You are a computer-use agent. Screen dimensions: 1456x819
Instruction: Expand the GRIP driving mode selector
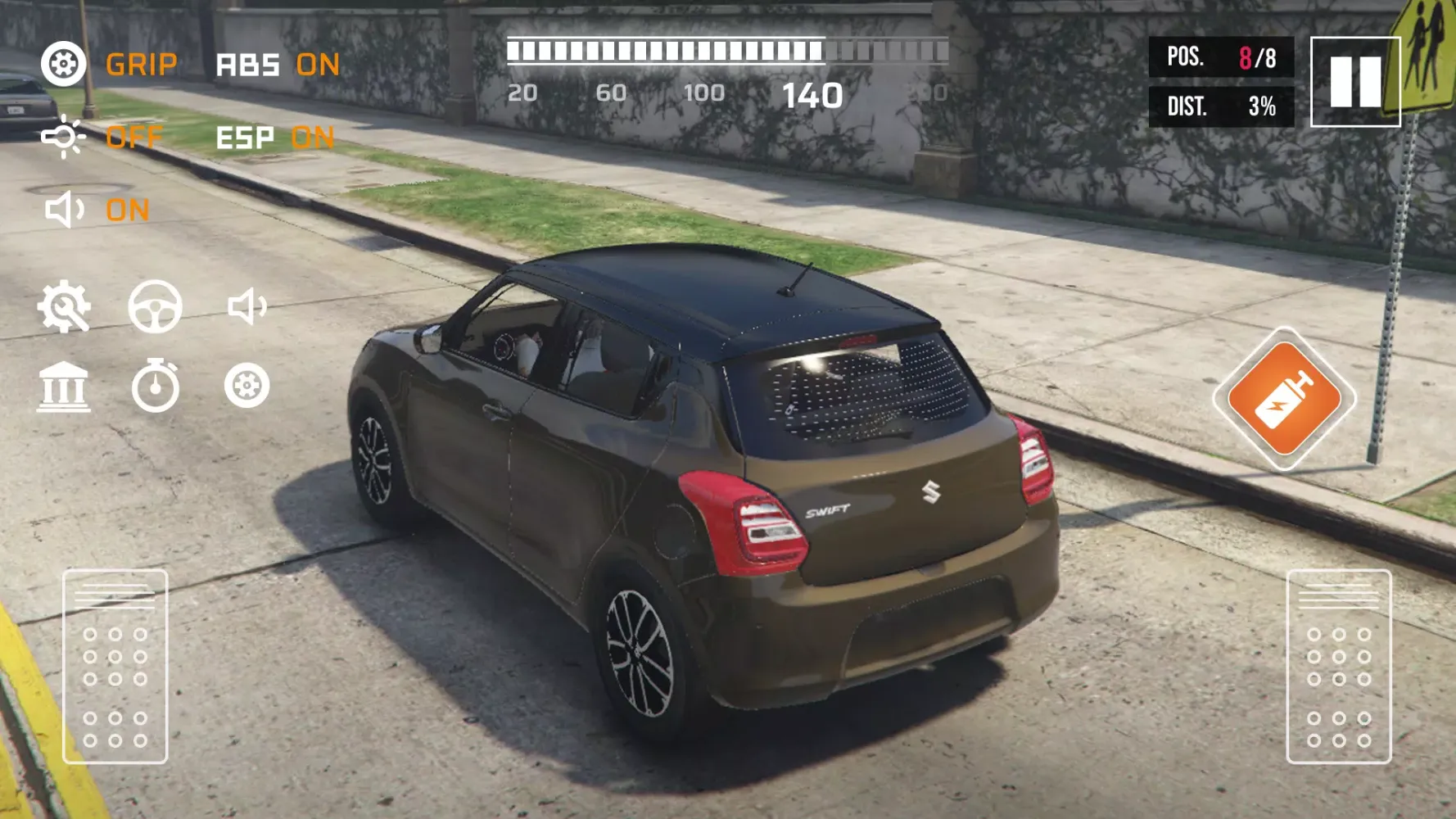click(x=142, y=64)
